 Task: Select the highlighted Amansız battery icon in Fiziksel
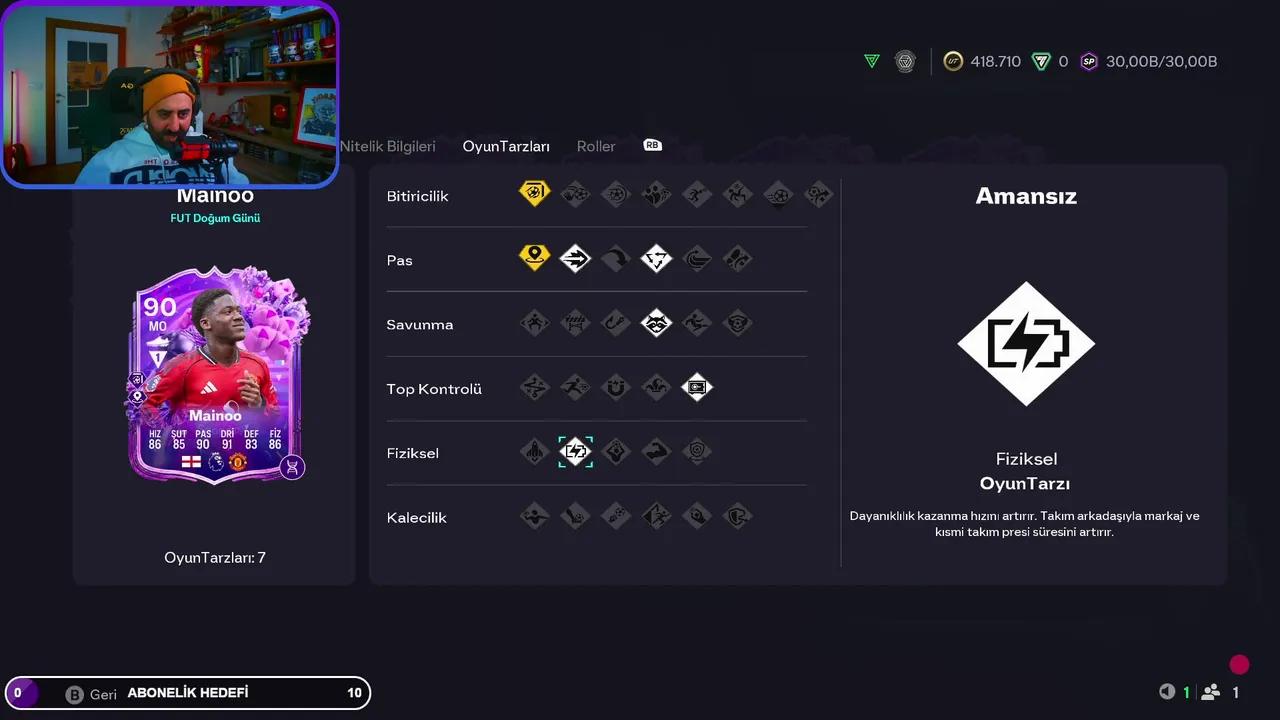575,451
